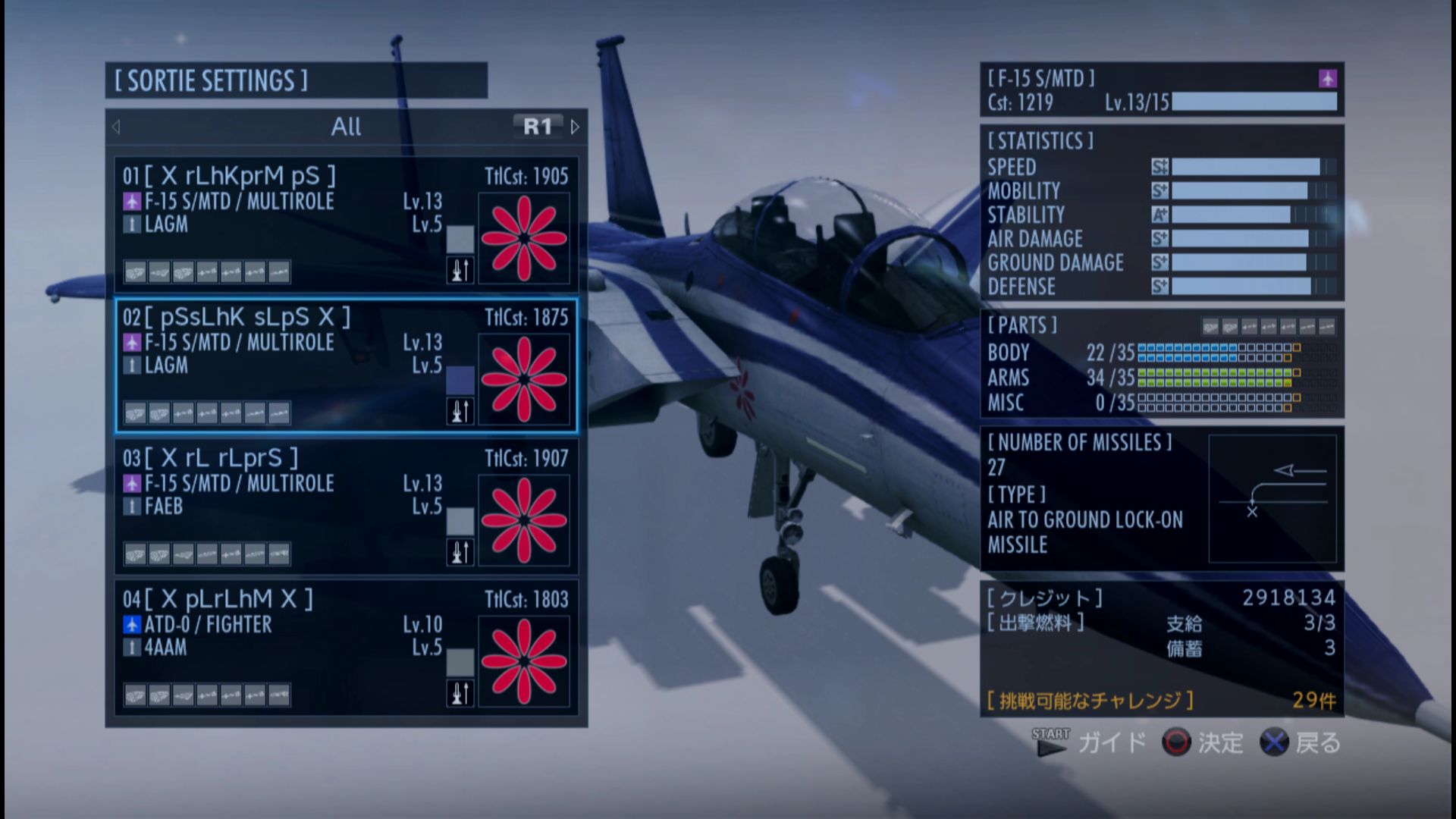Select the red flower emblem of set 01

(524, 238)
